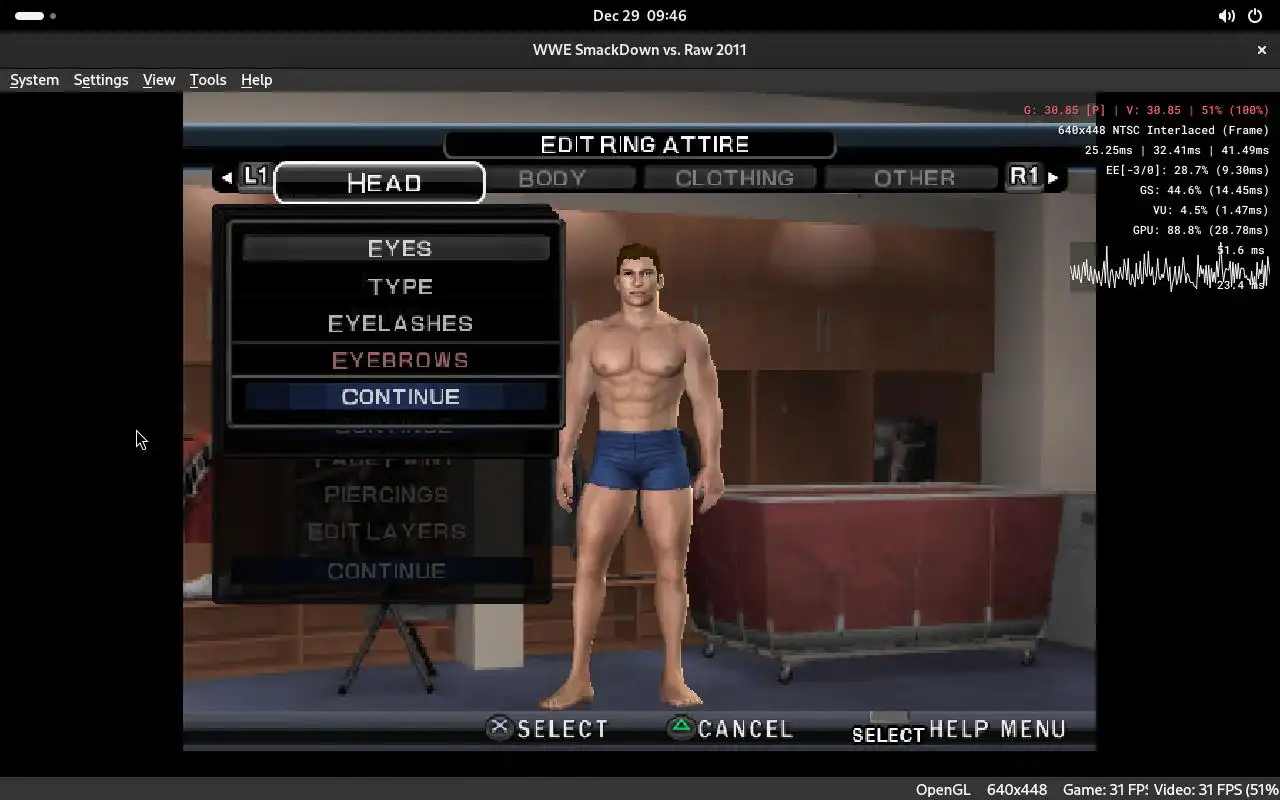The width and height of the screenshot is (1280, 800).
Task: Choose the Type option under Eyes
Action: pyautogui.click(x=399, y=287)
